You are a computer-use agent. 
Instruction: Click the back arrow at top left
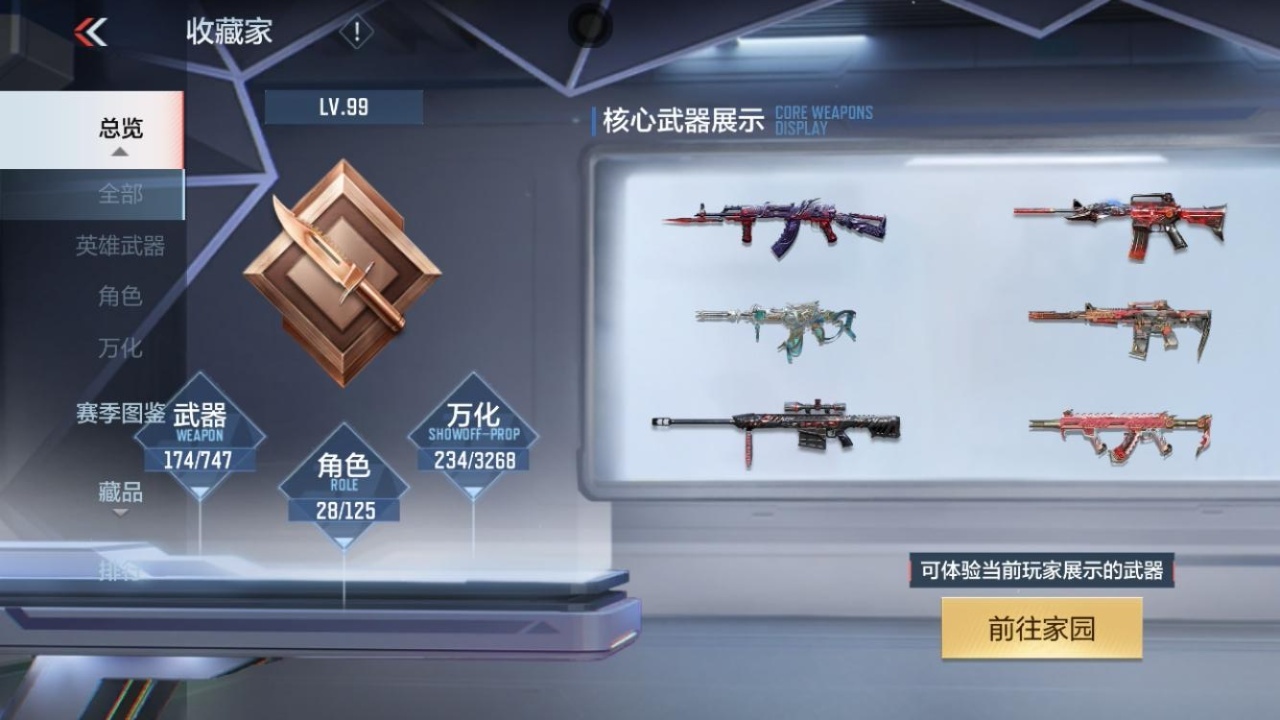[91, 30]
